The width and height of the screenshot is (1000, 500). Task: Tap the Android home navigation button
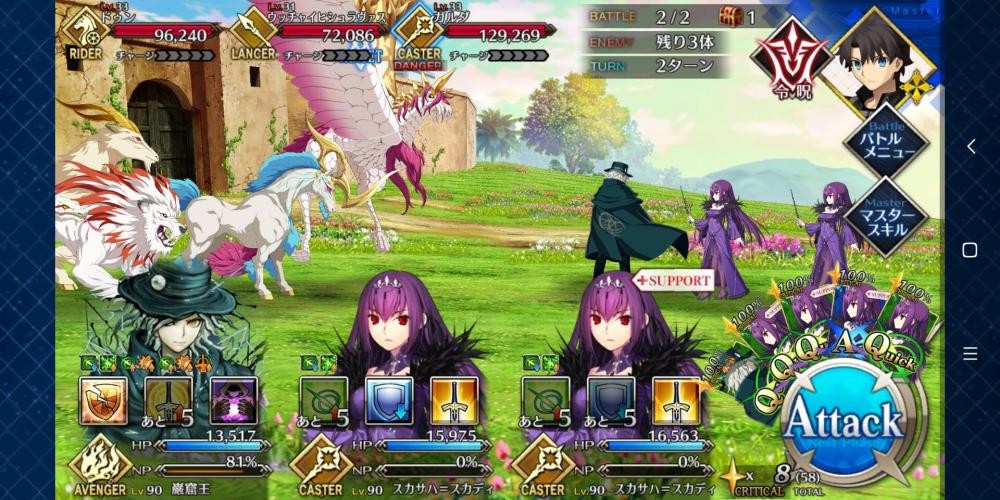click(x=969, y=250)
